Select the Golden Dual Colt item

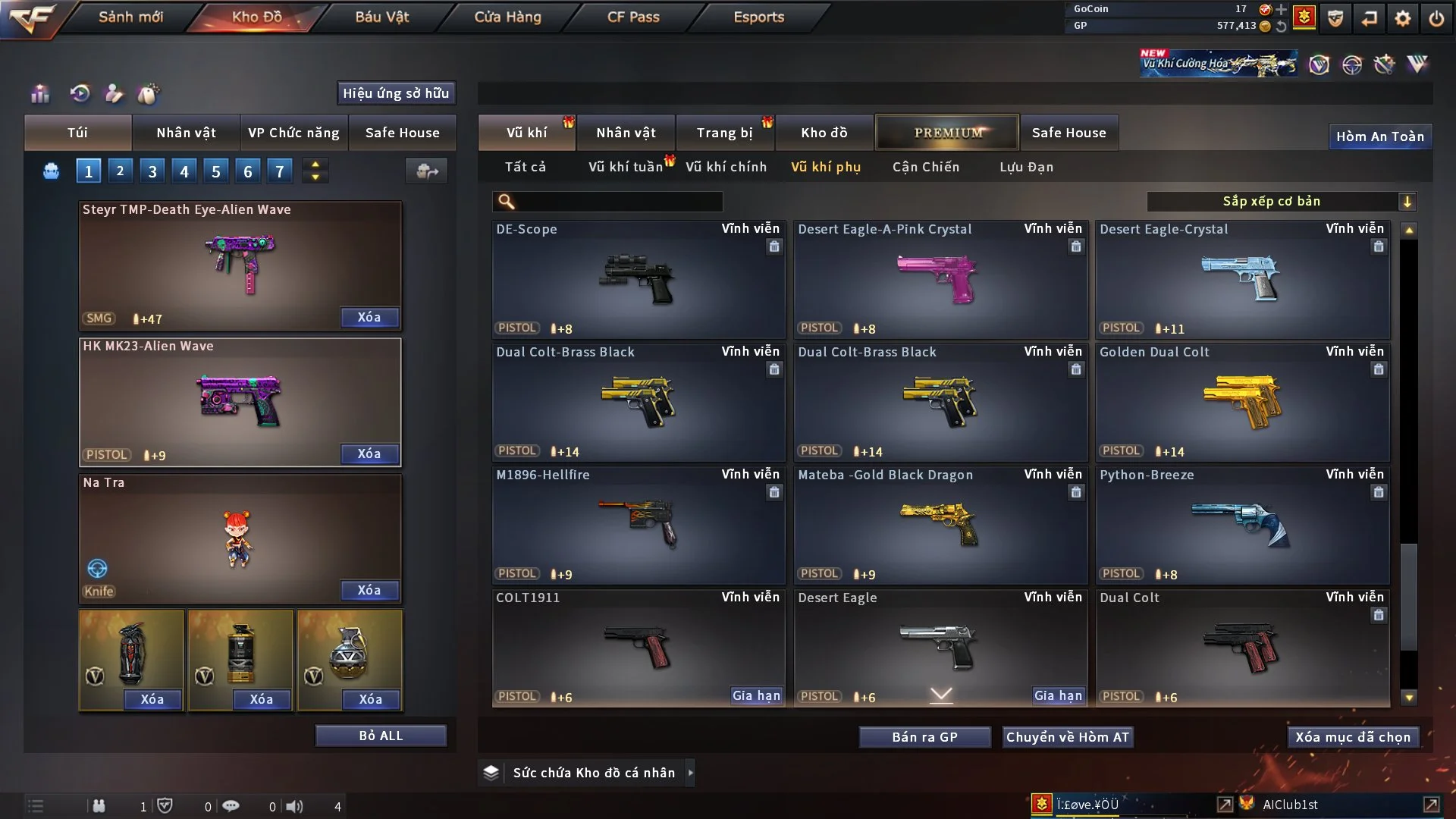1241,402
